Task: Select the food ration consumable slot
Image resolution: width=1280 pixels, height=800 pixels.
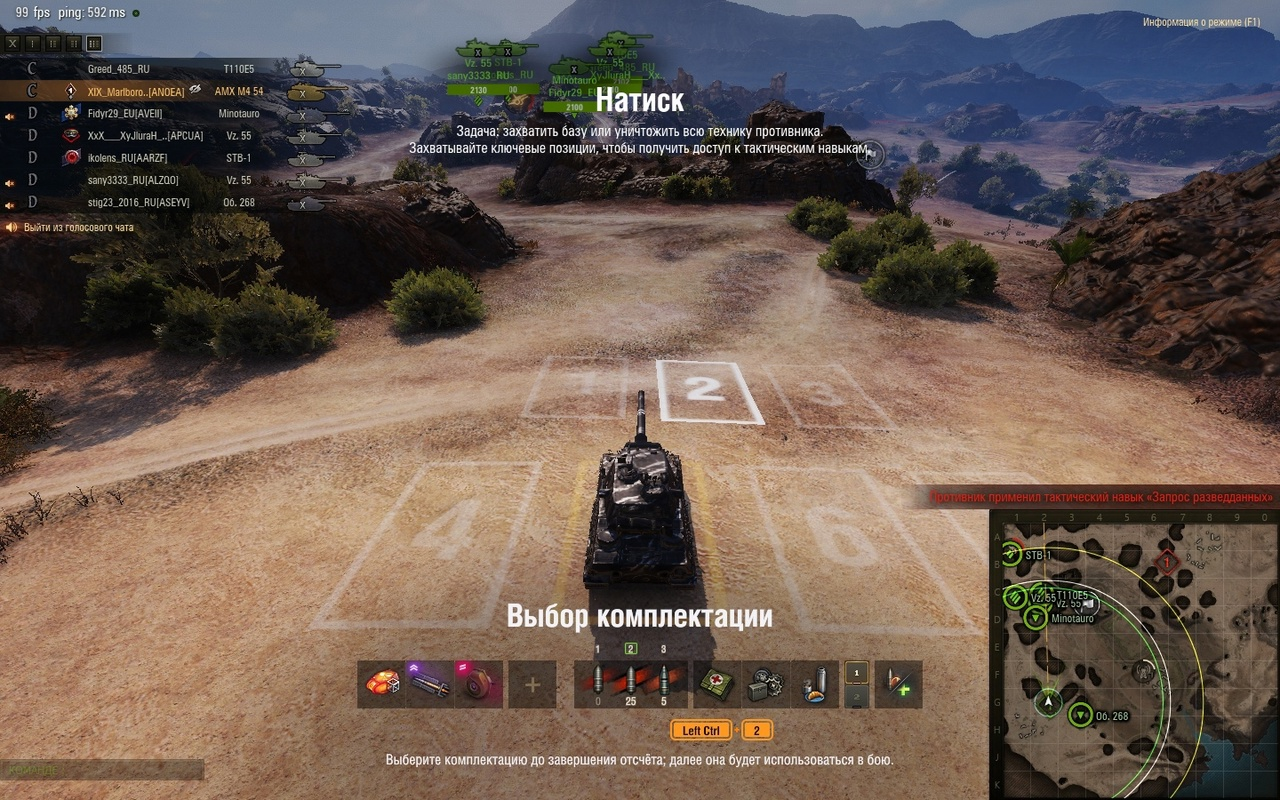Action: [815, 684]
